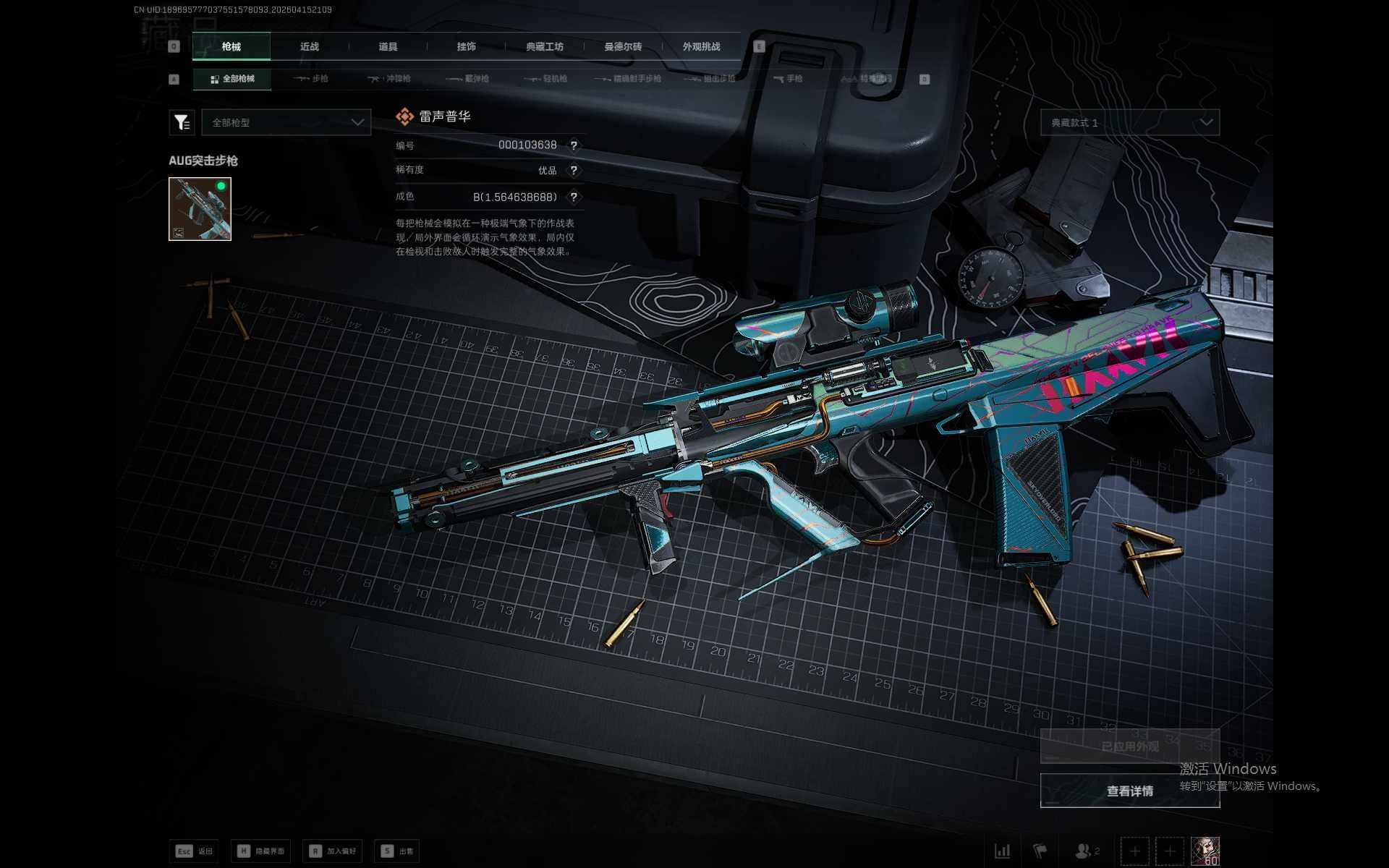The height and width of the screenshot is (868, 1389).
Task: Click the filter funnel icon
Action: point(182,122)
